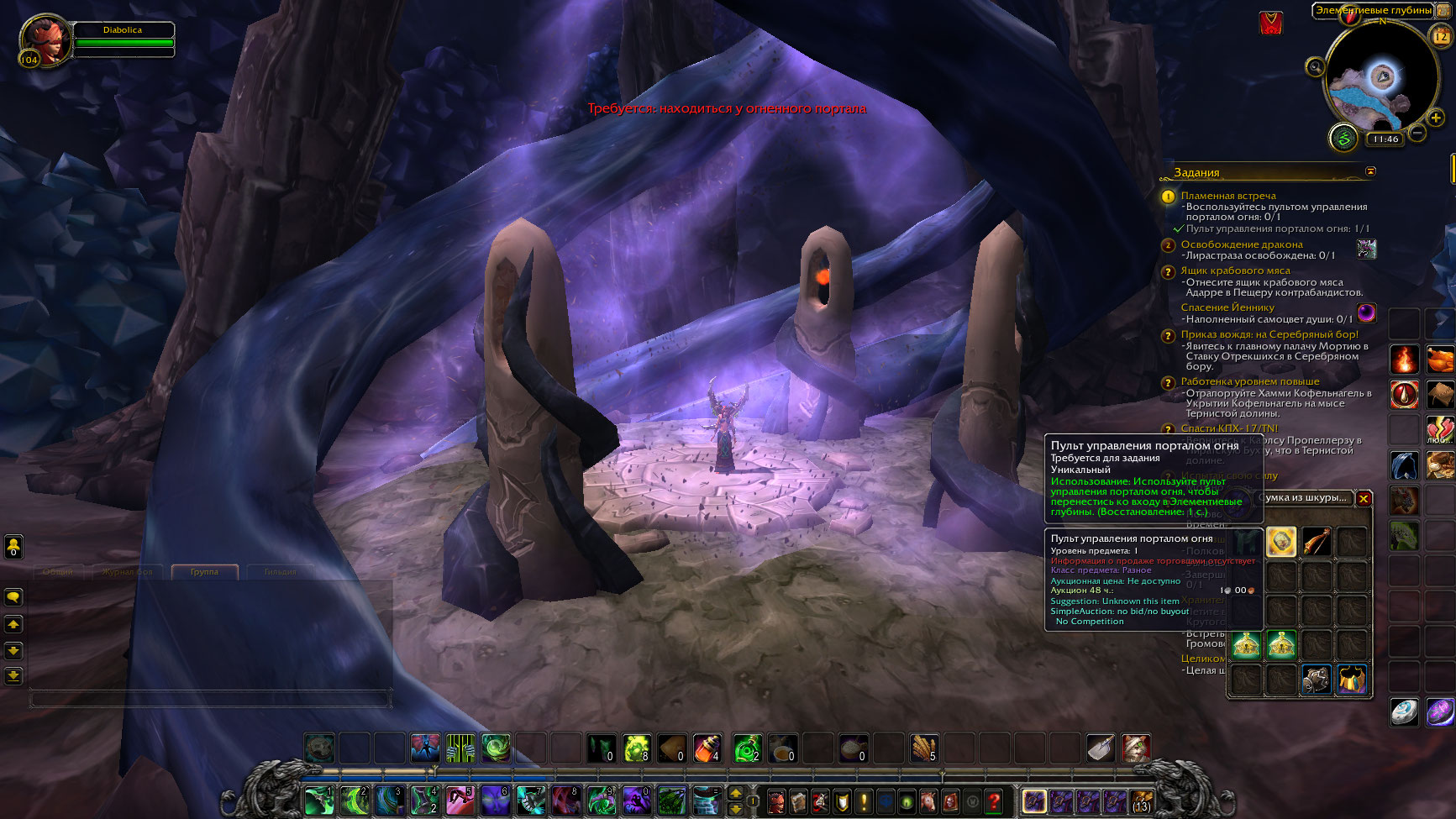Use the orange potion with 4 charges
This screenshot has width=1456, height=819.
707,748
